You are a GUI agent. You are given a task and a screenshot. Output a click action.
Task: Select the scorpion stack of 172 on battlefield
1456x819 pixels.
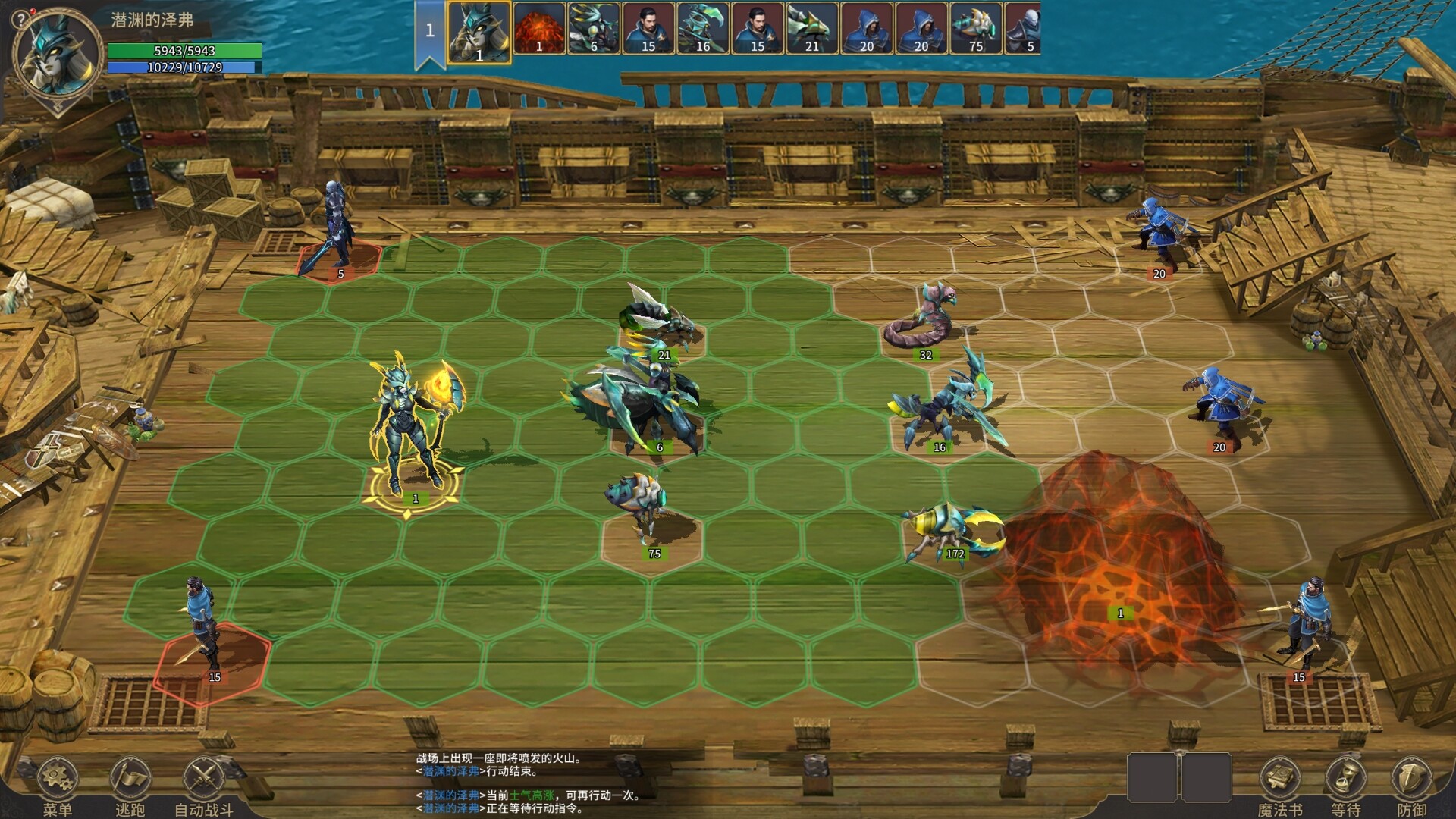949,531
